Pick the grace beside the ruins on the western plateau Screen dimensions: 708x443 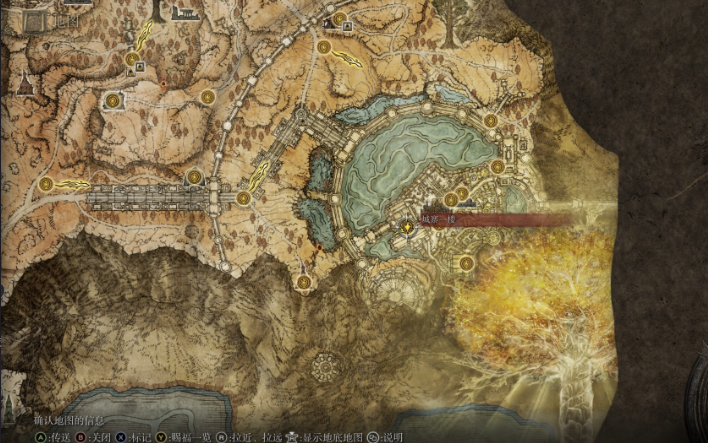(x=112, y=101)
